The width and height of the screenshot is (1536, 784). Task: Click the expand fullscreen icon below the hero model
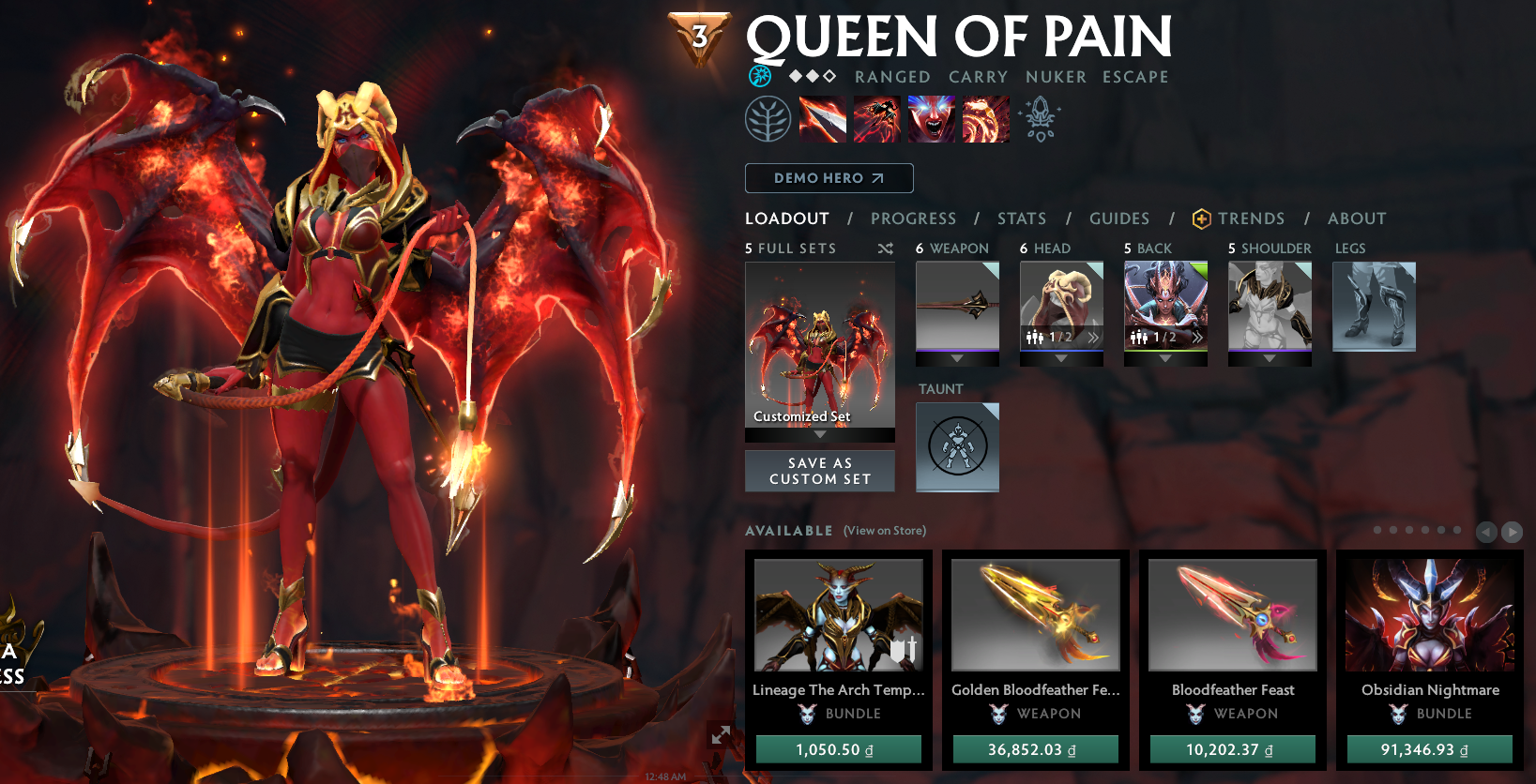(x=722, y=736)
